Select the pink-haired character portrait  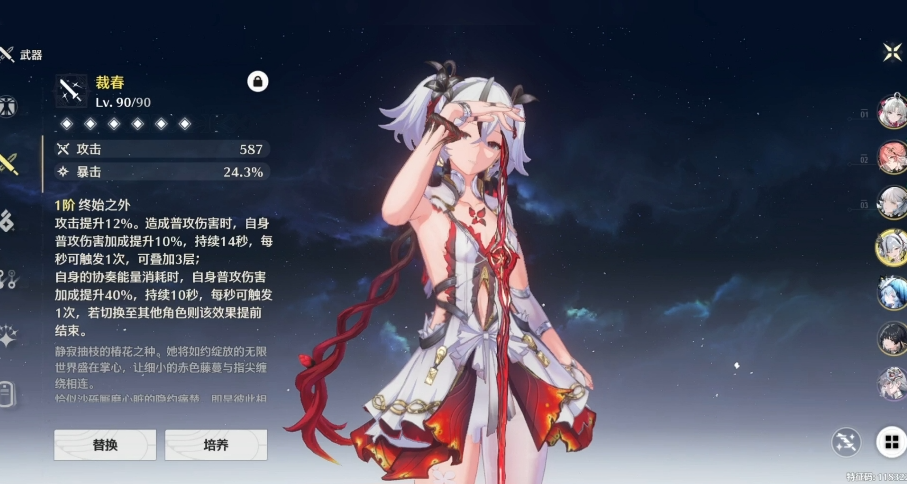click(x=891, y=158)
